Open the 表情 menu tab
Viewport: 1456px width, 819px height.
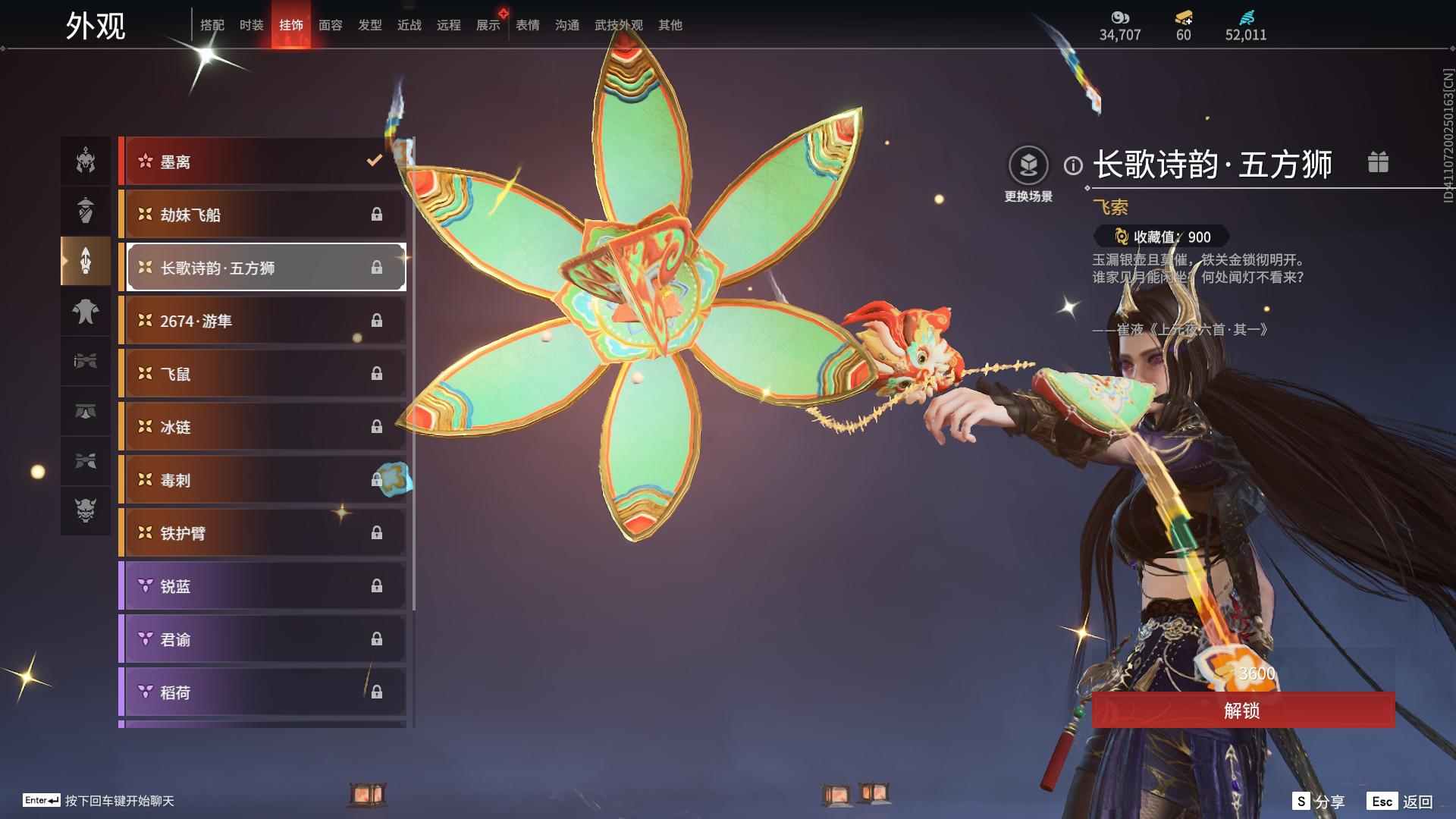[x=526, y=24]
